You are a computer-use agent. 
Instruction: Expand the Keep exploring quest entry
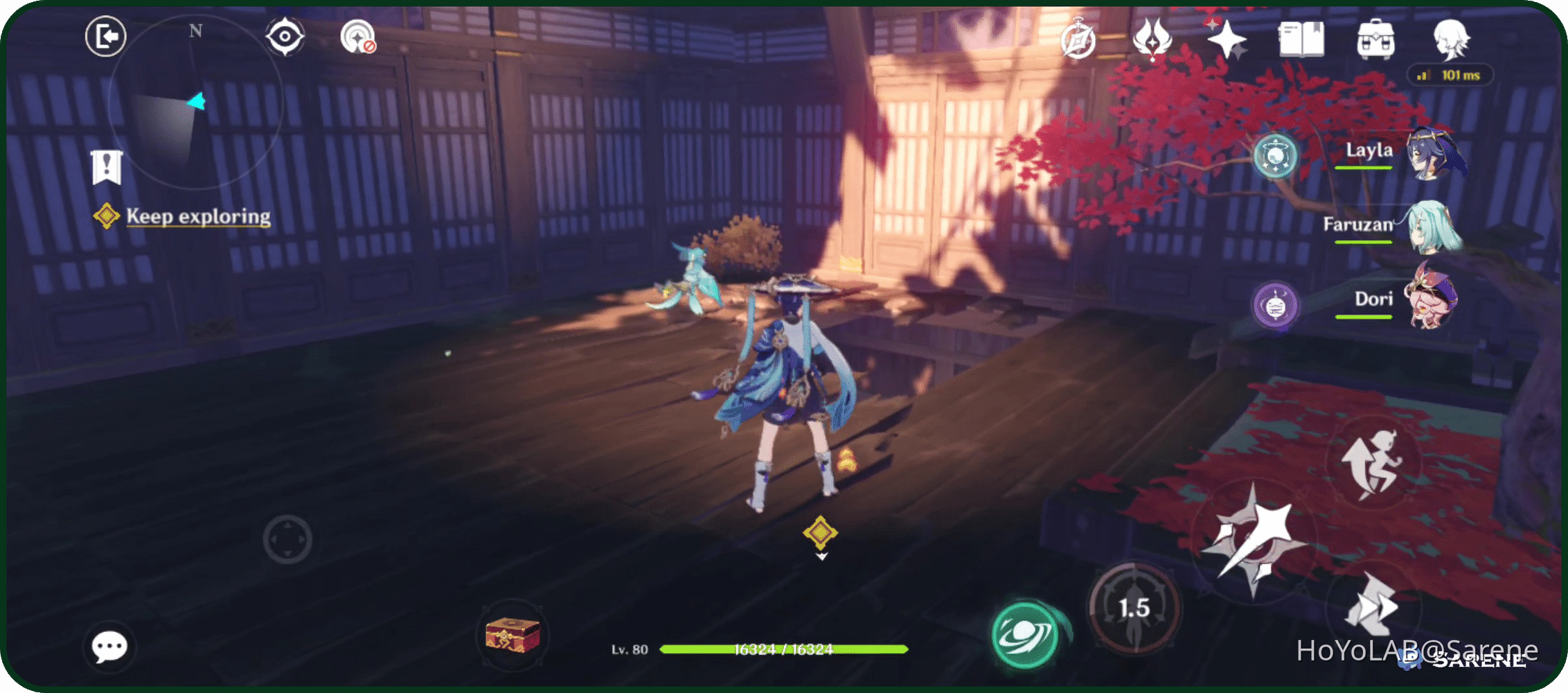[x=196, y=216]
